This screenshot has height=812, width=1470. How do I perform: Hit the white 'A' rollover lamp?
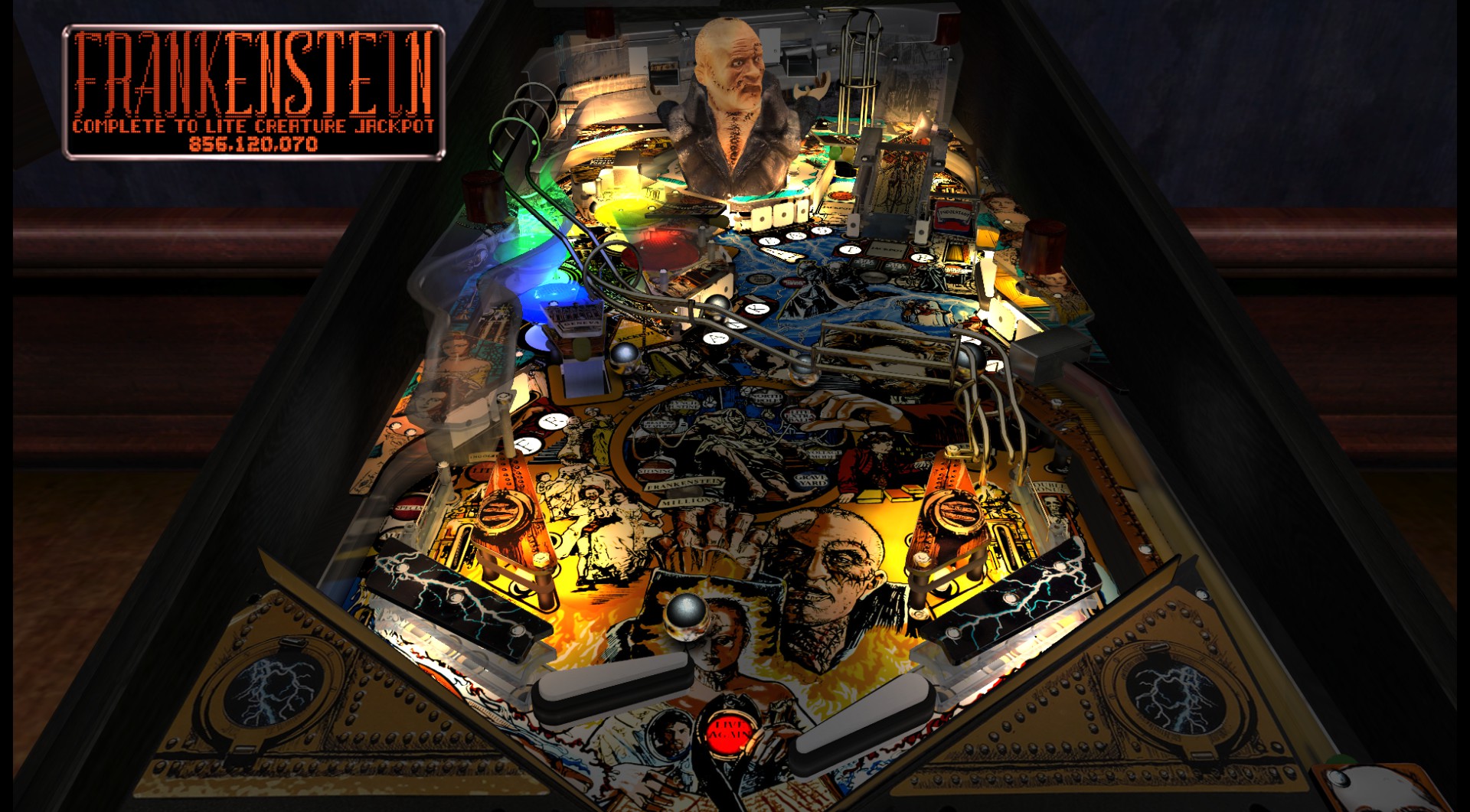(714, 338)
